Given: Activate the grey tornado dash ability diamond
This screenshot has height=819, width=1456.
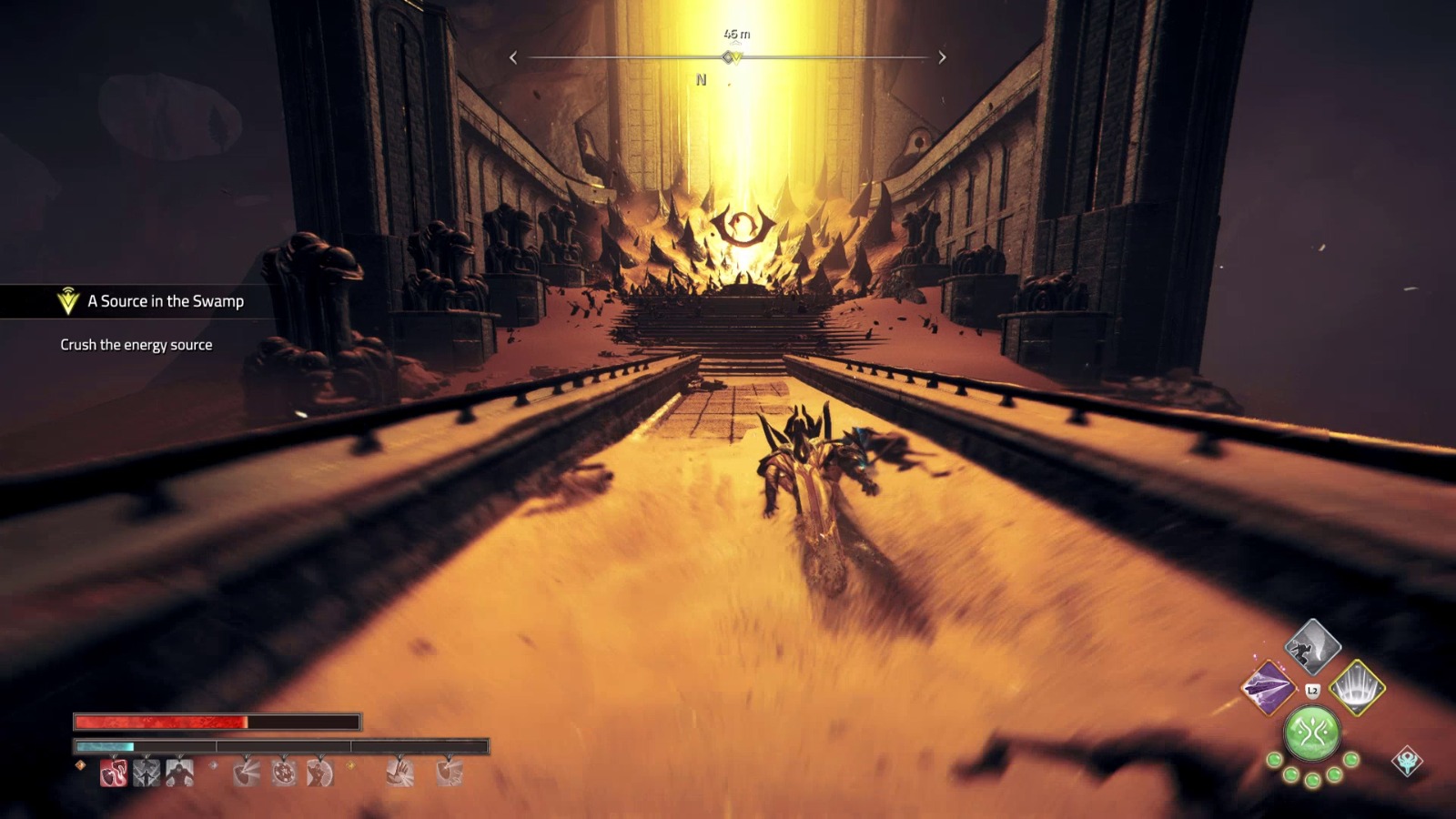Looking at the screenshot, I should (1312, 646).
